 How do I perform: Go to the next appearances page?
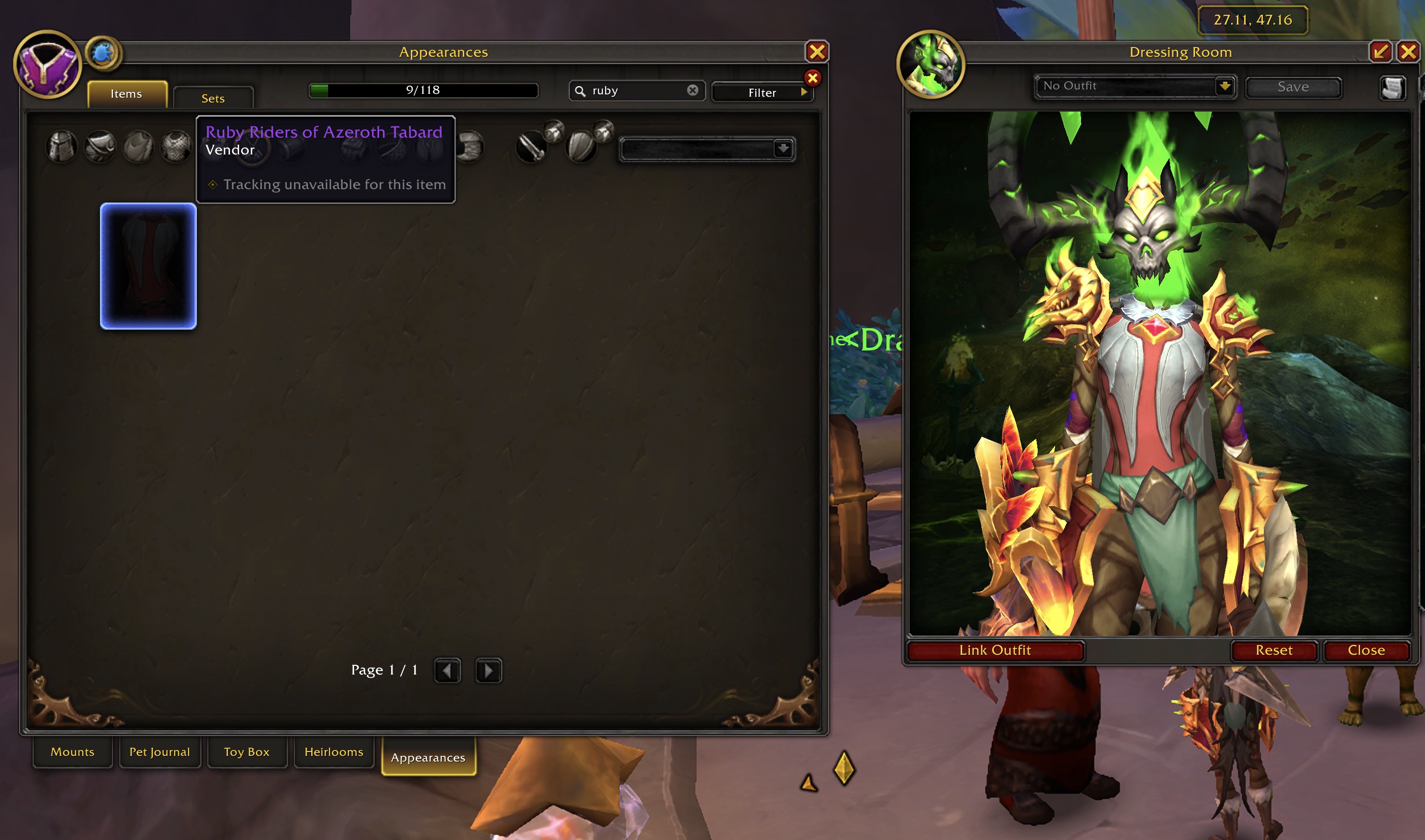point(488,671)
